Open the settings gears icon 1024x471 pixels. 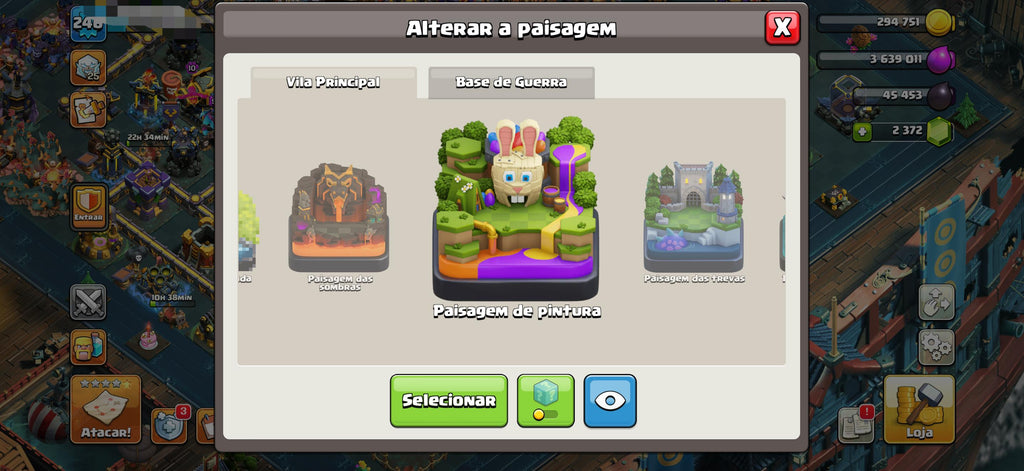pos(936,346)
